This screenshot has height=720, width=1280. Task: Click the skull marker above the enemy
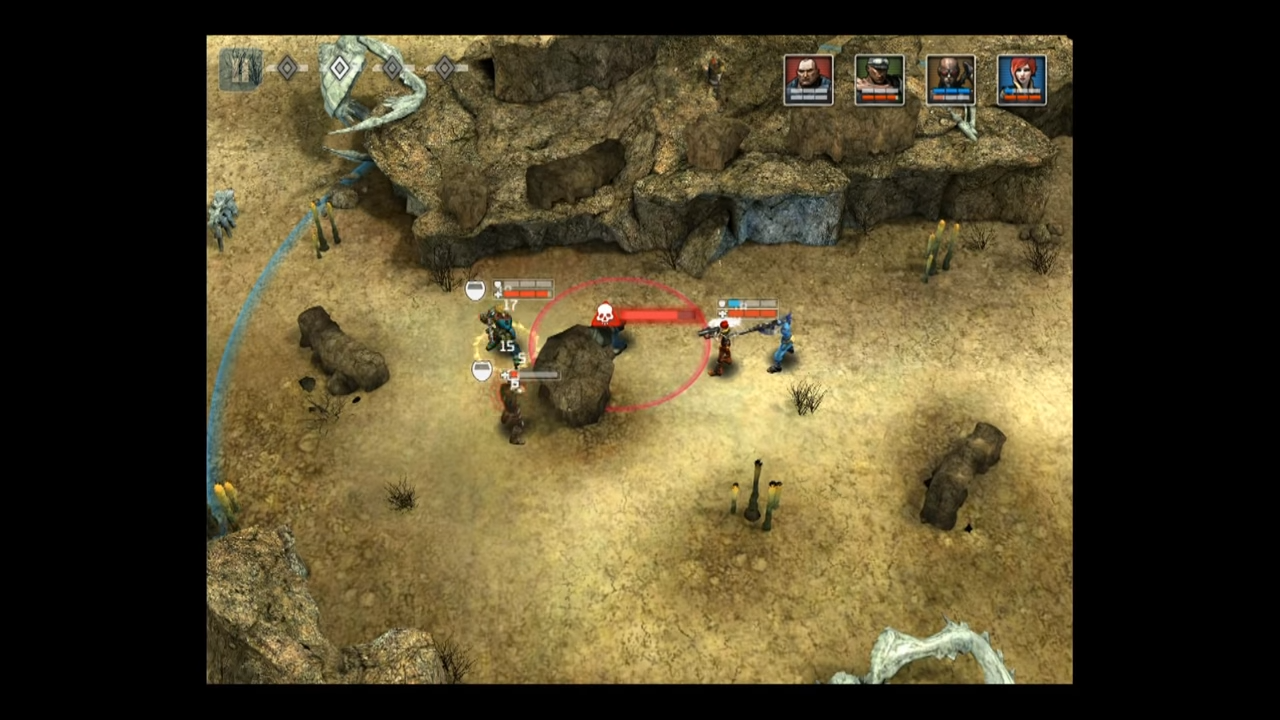tap(605, 312)
